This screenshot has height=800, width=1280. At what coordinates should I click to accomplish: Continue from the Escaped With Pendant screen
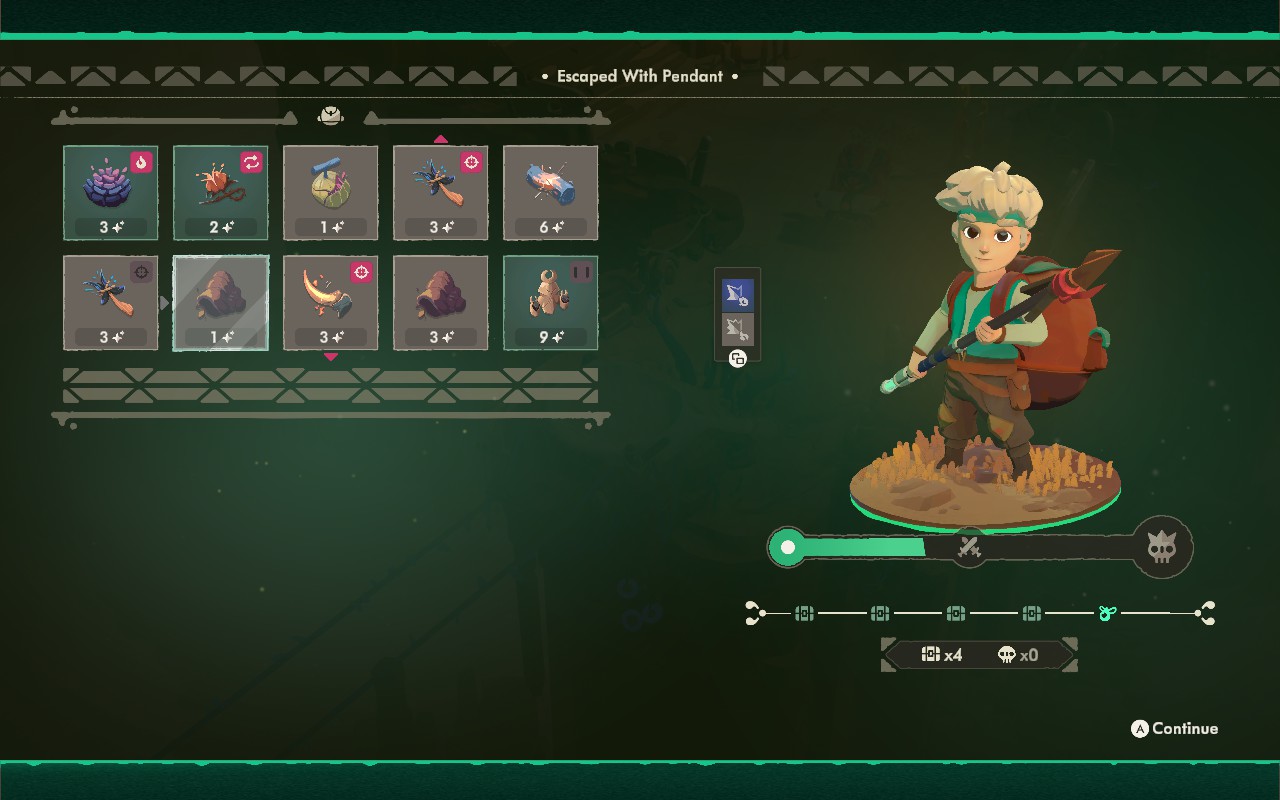click(1175, 729)
